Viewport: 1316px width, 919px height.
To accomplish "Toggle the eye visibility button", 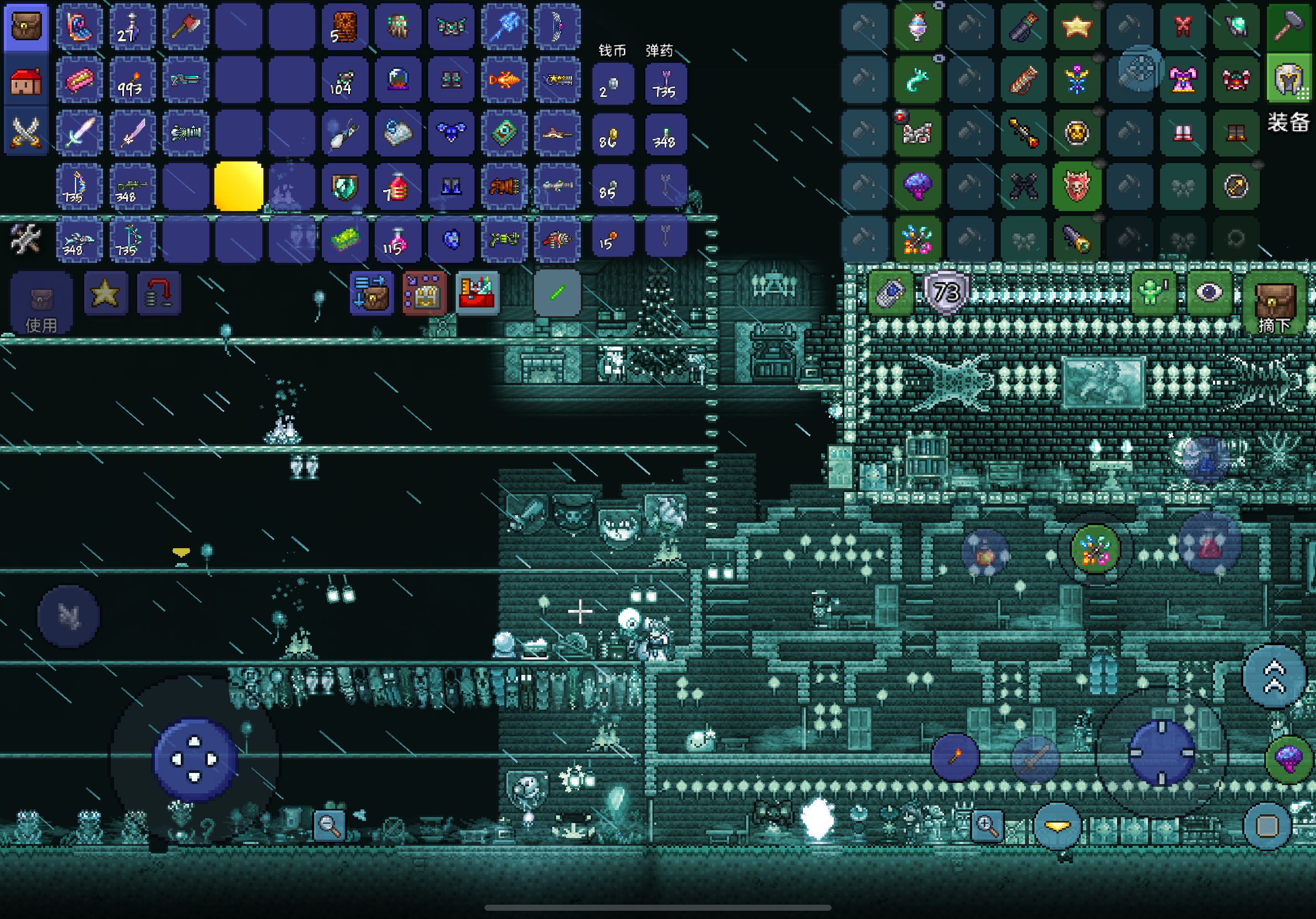I will (x=1209, y=293).
